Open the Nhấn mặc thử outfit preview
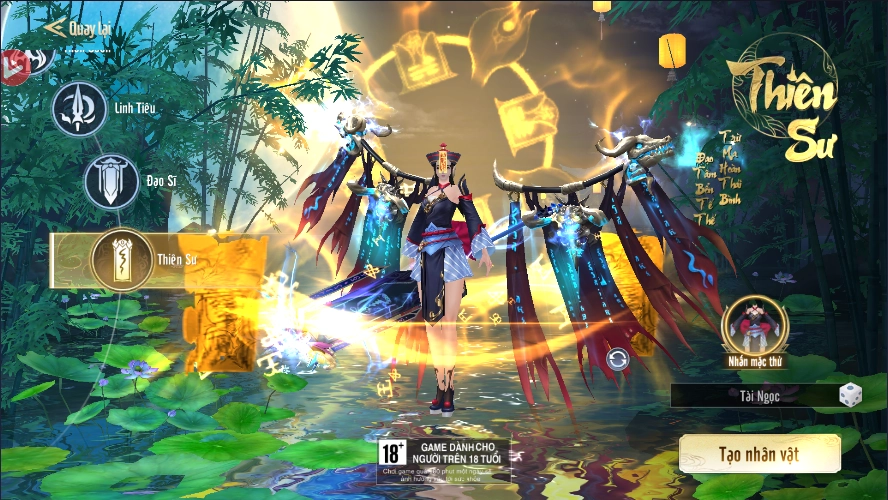 click(755, 325)
